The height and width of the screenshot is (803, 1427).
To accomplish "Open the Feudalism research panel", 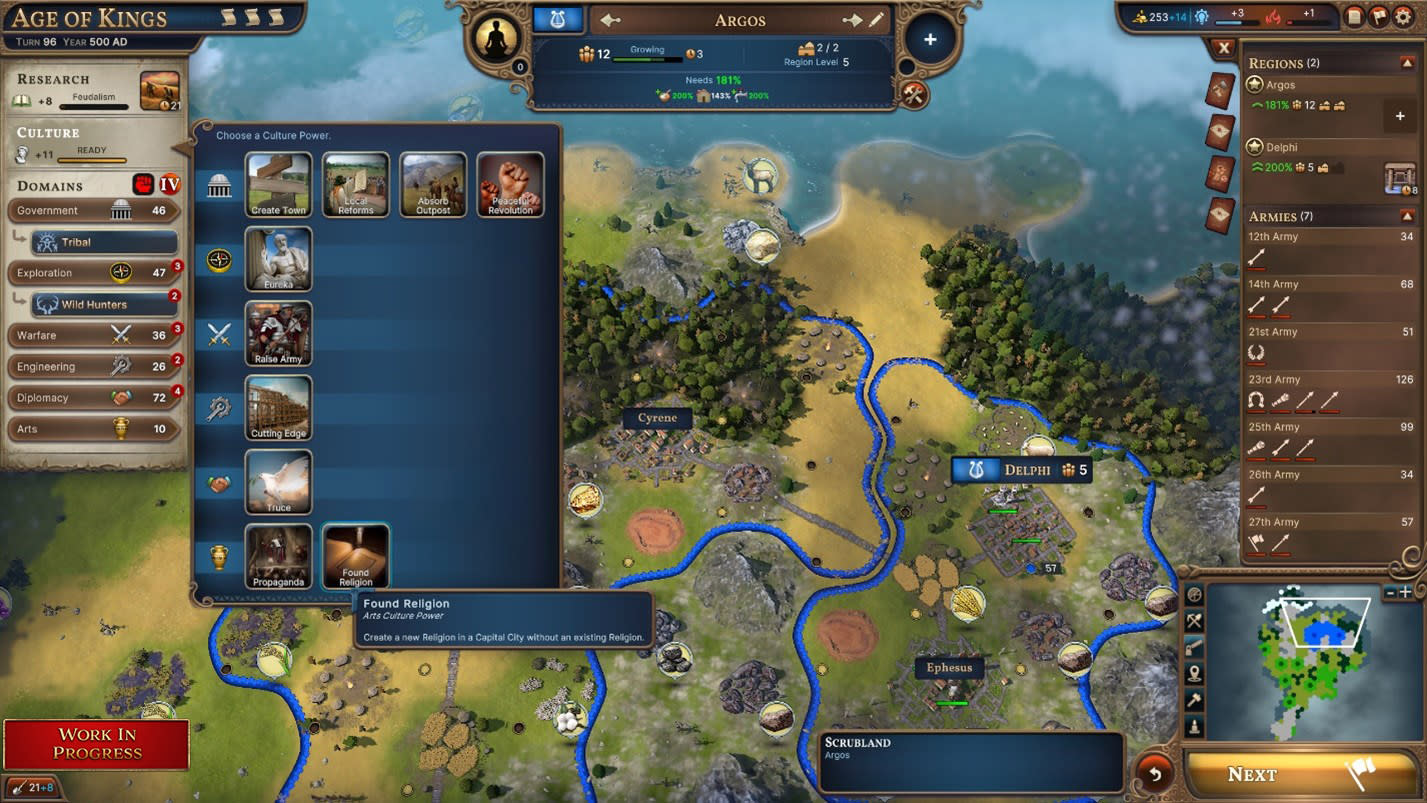I will (x=96, y=92).
